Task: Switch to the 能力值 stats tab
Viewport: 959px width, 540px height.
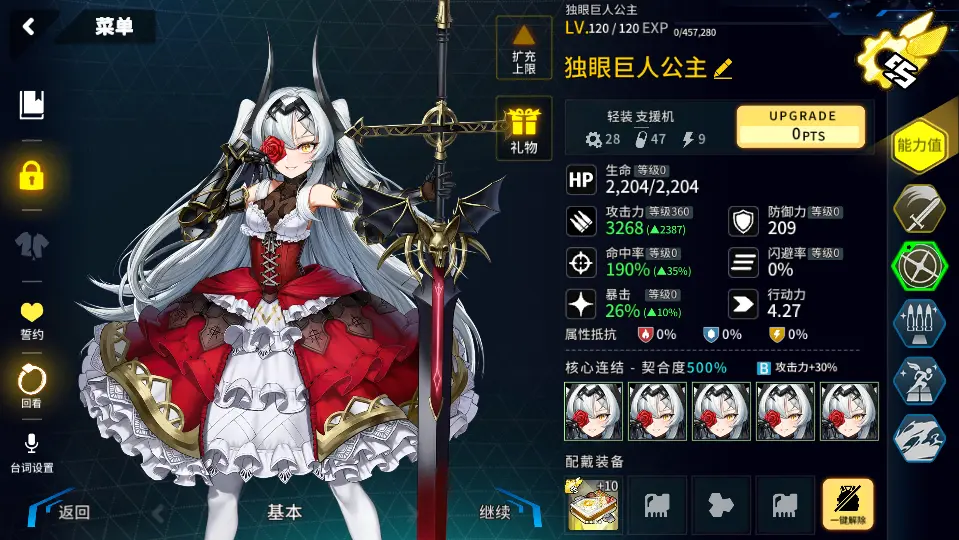Action: pyautogui.click(x=919, y=146)
